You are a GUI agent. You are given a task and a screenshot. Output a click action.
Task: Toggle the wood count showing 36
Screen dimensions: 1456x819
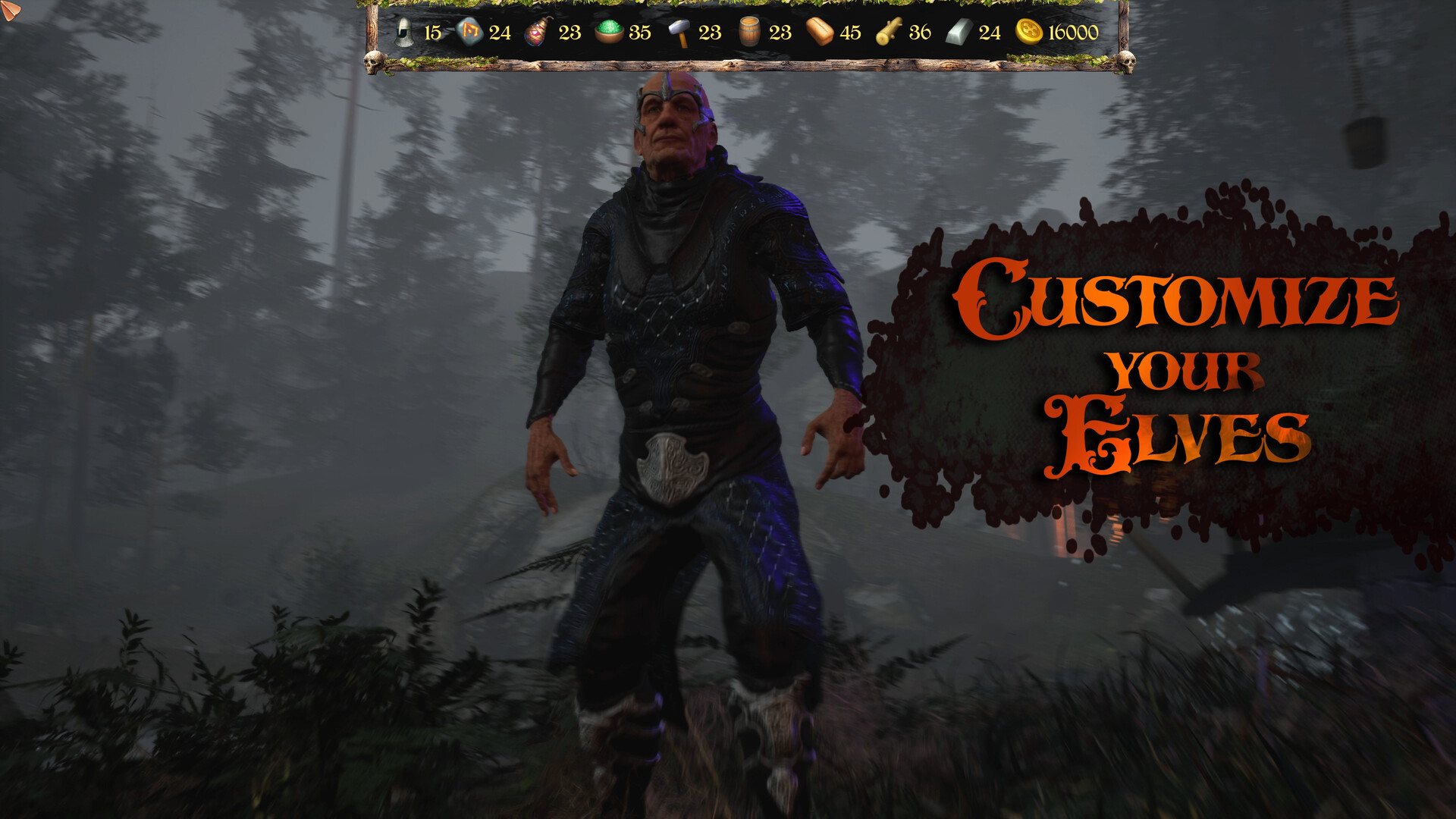(x=918, y=33)
